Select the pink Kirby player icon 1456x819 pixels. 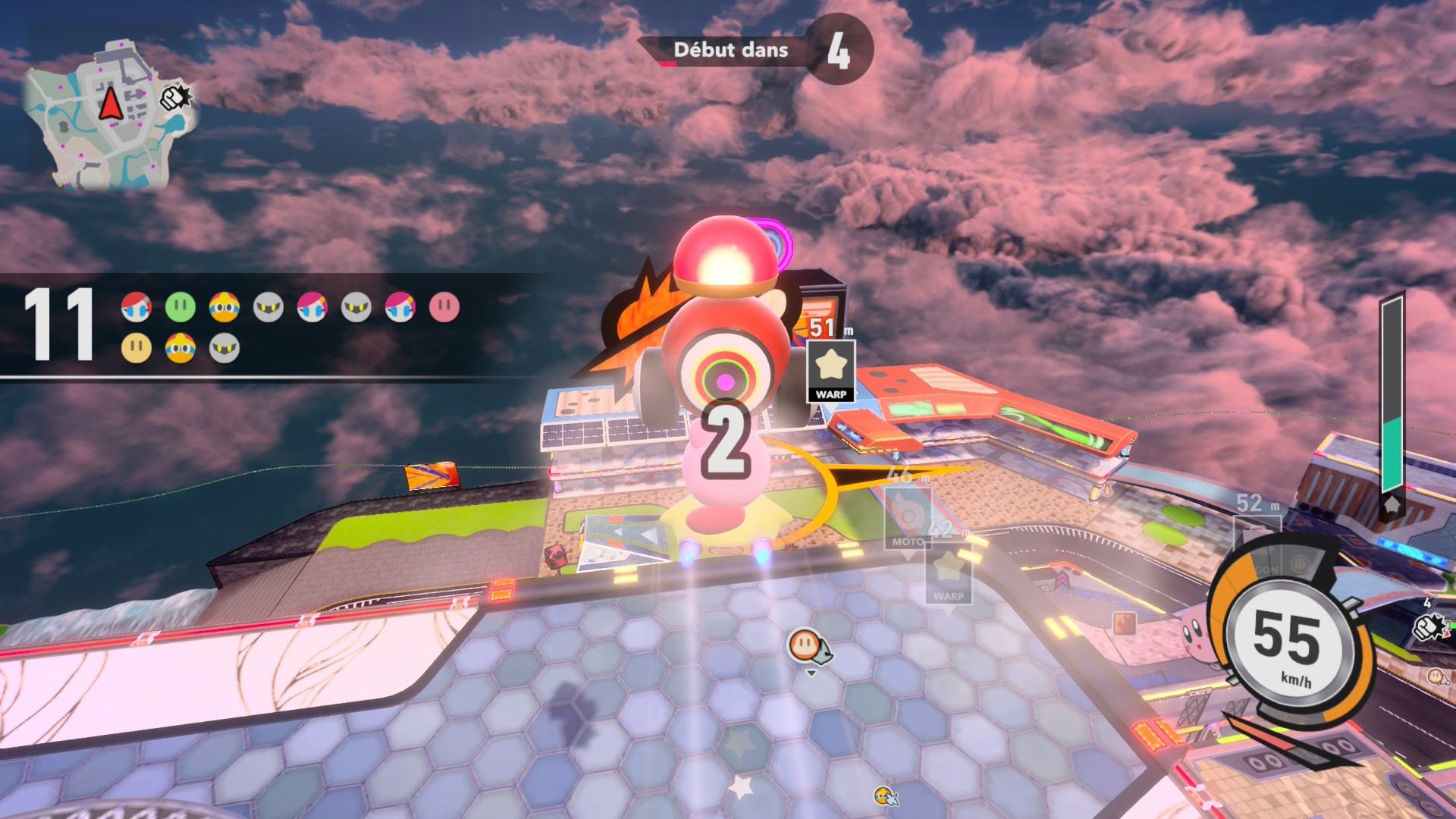(444, 307)
